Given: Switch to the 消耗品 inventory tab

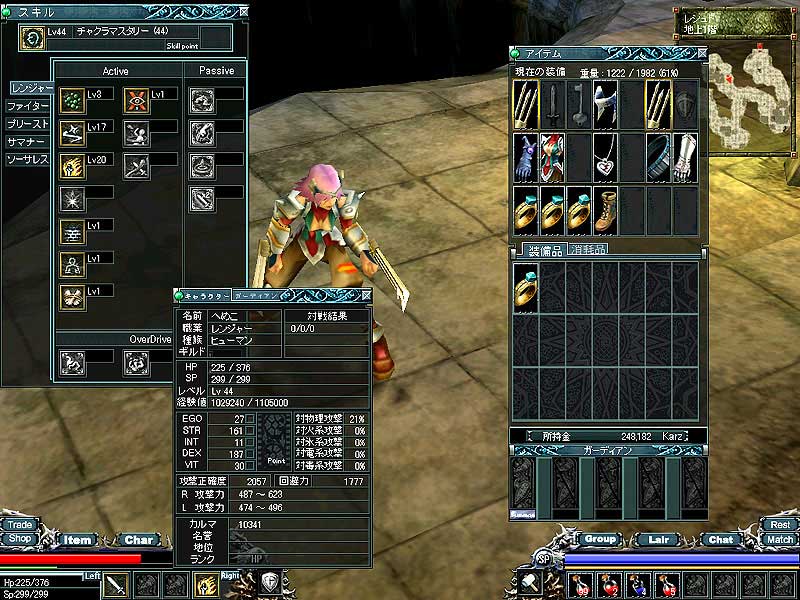Looking at the screenshot, I should tap(589, 249).
